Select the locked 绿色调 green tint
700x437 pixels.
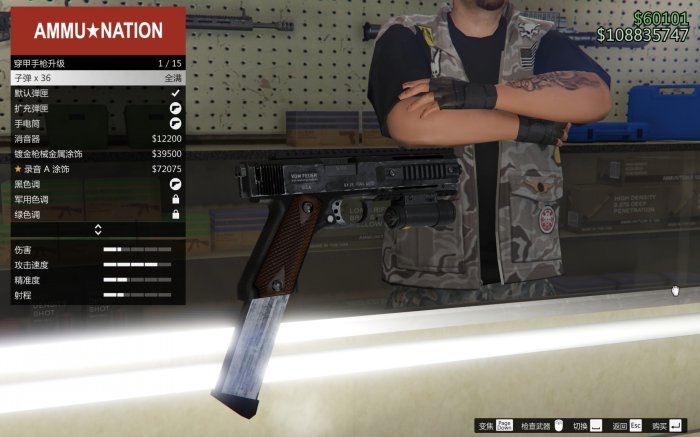97,214
